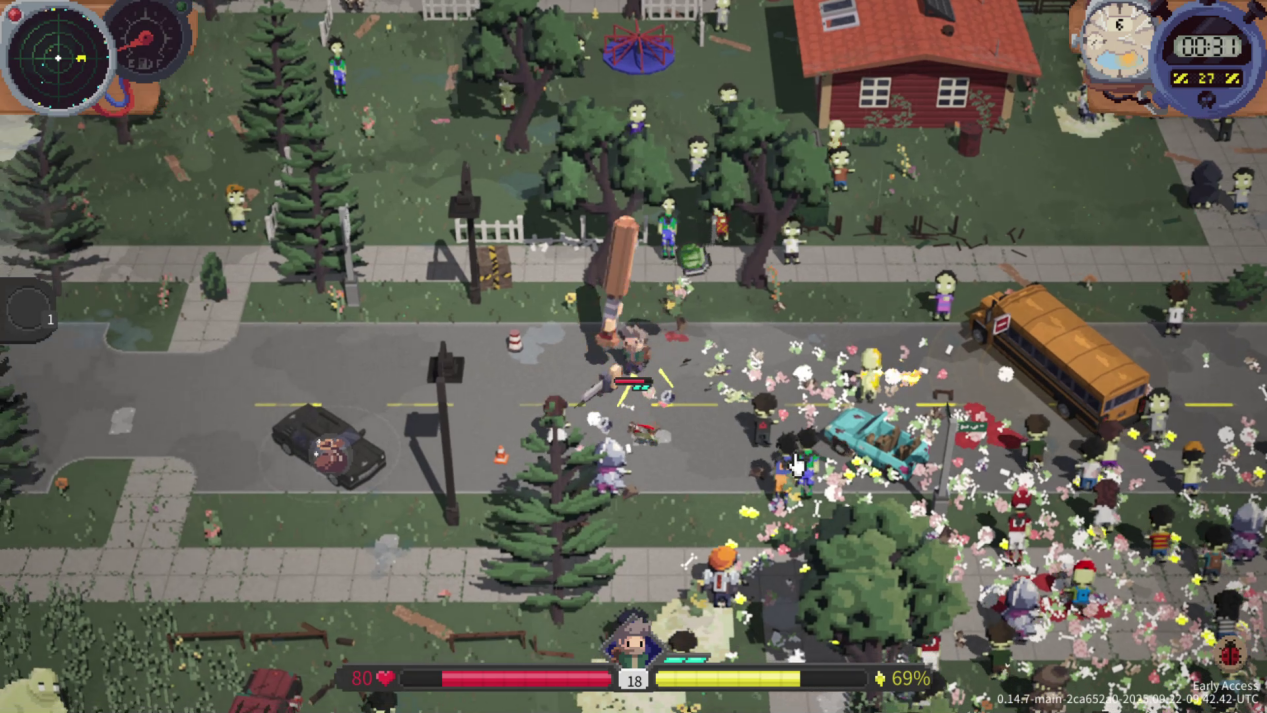
Task: Click the skull icon on the stopwatch
Action: click(1207, 100)
